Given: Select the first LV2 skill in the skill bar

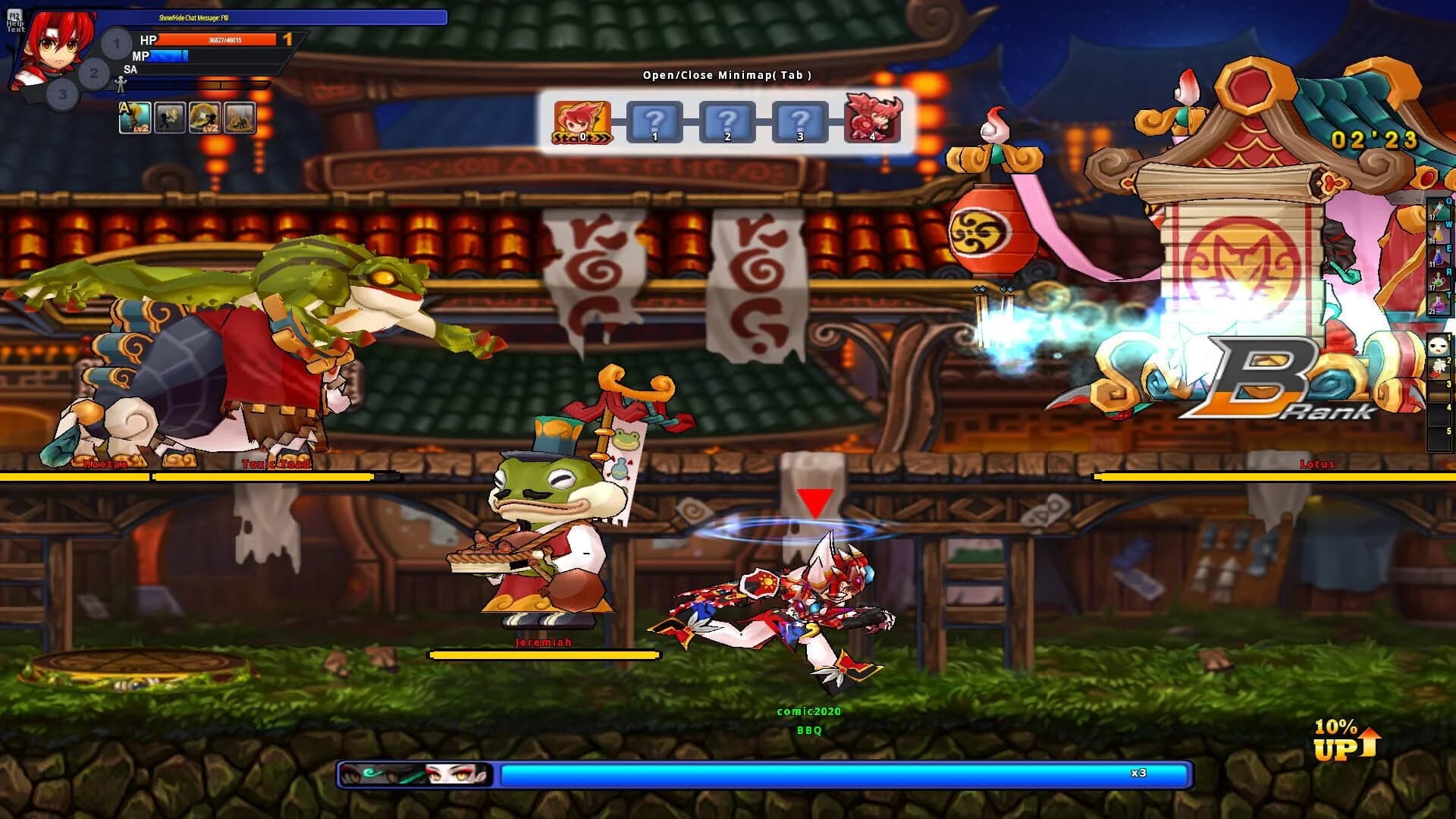Looking at the screenshot, I should [135, 118].
